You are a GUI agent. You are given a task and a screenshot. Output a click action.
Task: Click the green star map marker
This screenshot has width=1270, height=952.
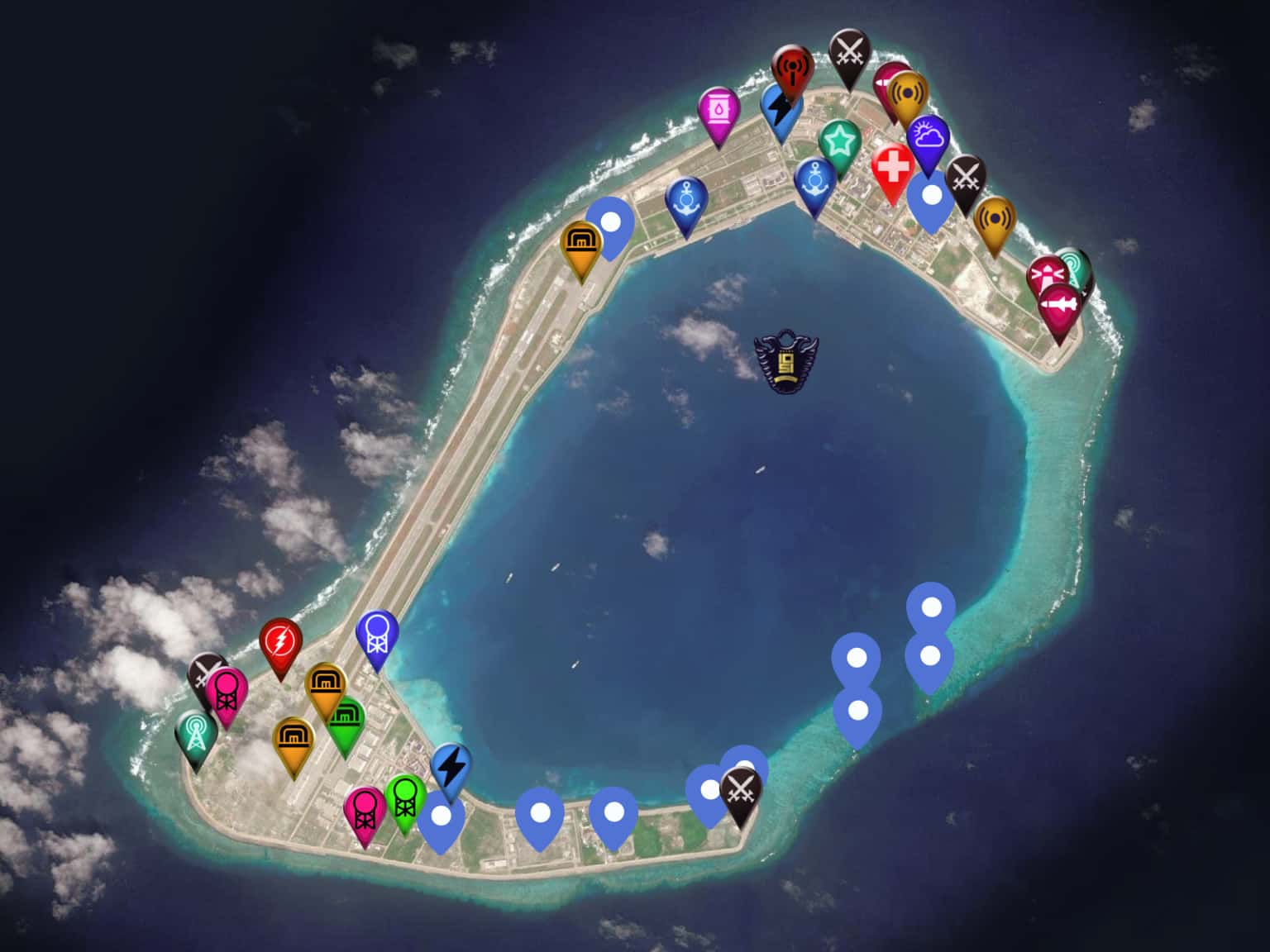coord(840,143)
